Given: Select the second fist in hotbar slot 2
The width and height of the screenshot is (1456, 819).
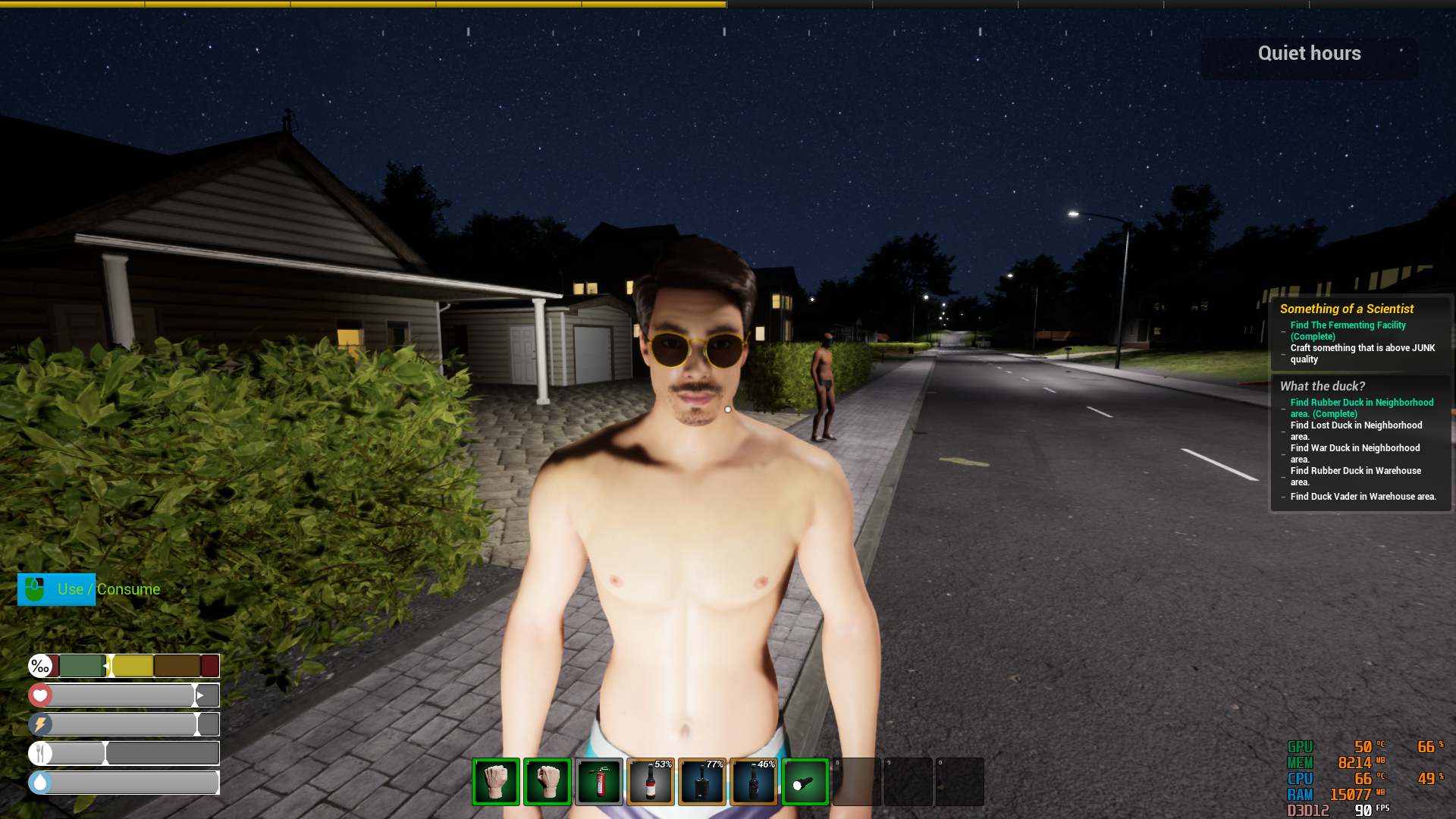Looking at the screenshot, I should pyautogui.click(x=547, y=781).
